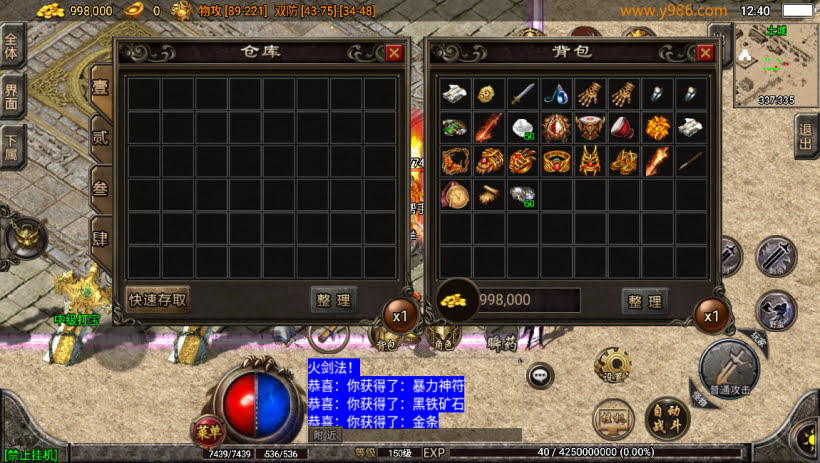The height and width of the screenshot is (463, 820).
Task: Select the golden horned helmet item
Action: pos(590,160)
